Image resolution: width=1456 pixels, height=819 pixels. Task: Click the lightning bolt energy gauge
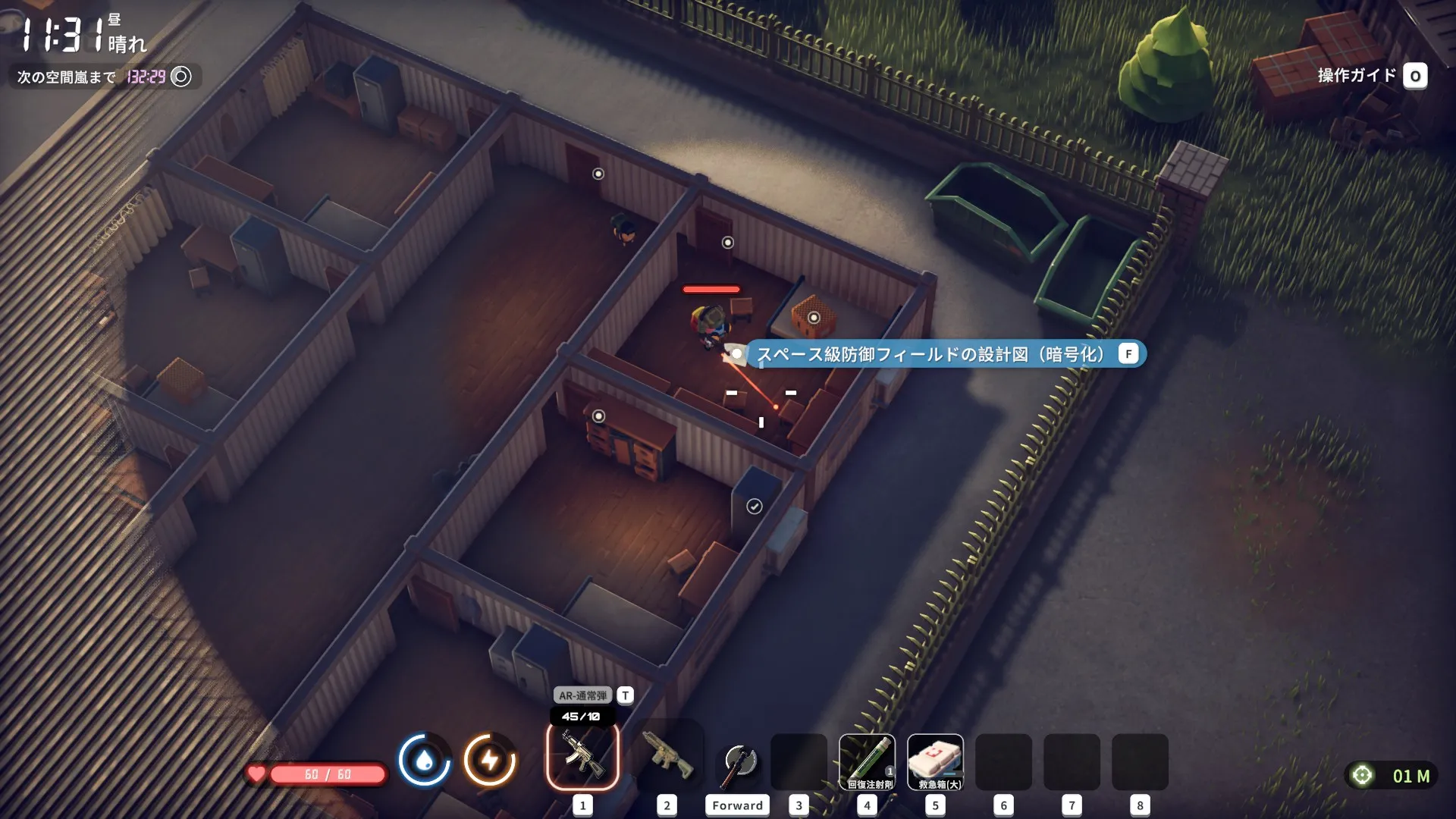(490, 760)
